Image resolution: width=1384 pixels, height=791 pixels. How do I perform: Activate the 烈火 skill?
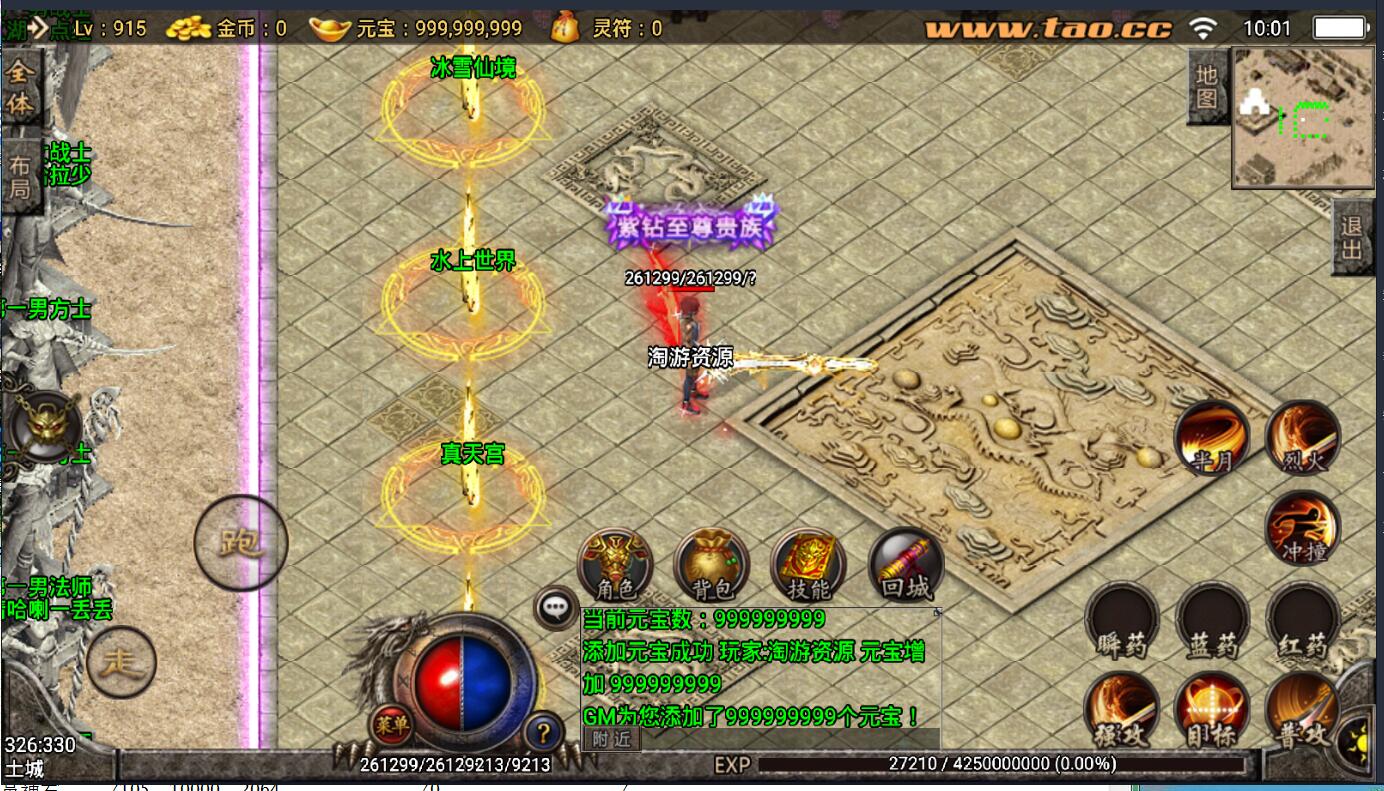coord(1303,438)
